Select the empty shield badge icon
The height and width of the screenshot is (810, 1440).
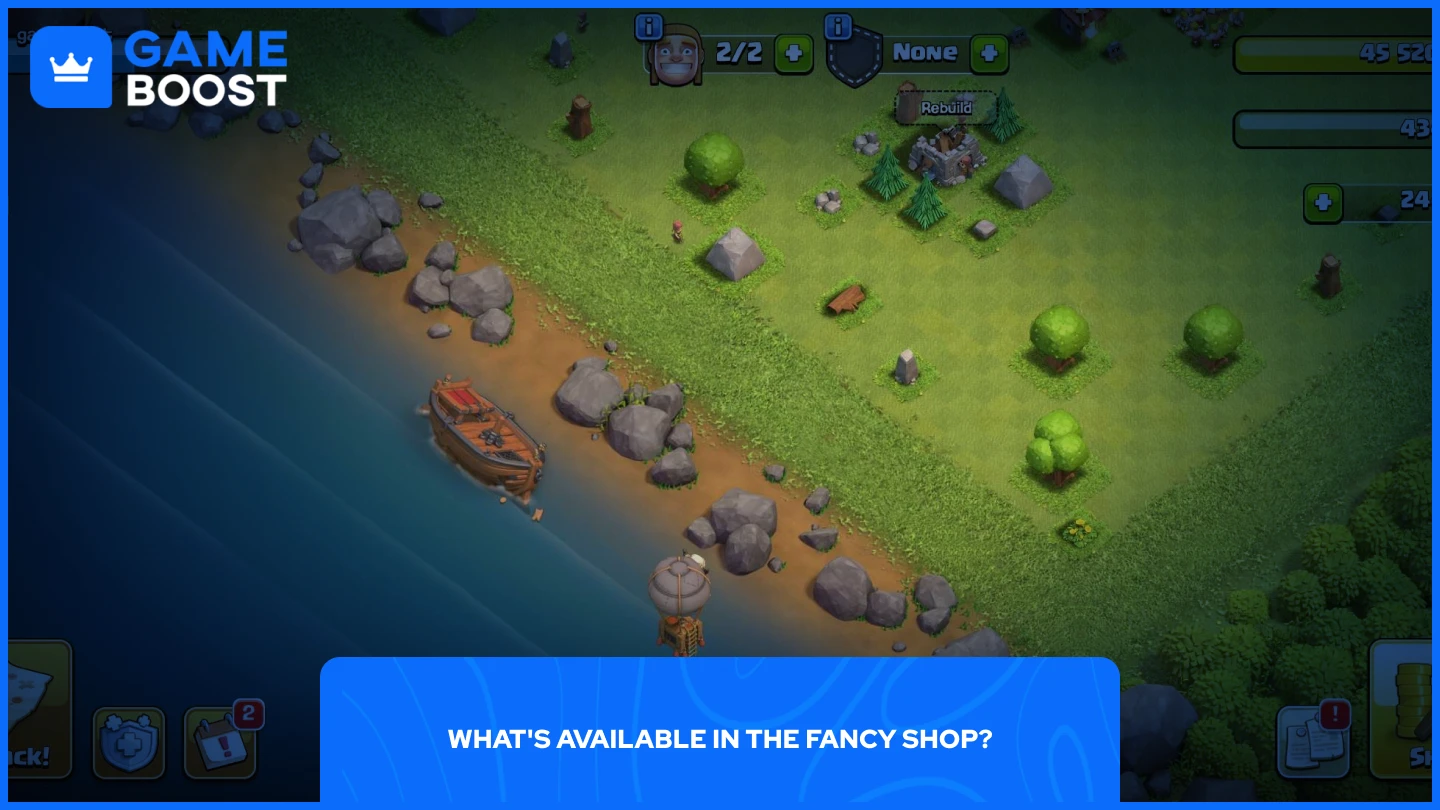855,57
